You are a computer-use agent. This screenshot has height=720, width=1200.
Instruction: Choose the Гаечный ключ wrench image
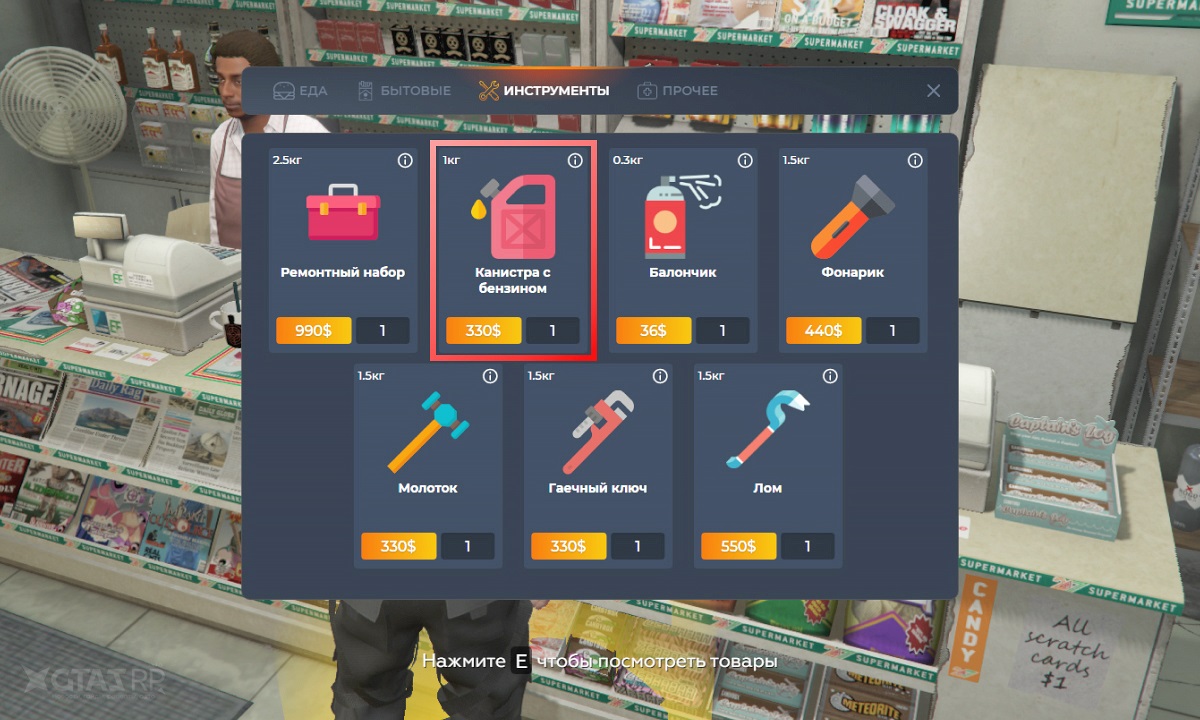click(598, 430)
